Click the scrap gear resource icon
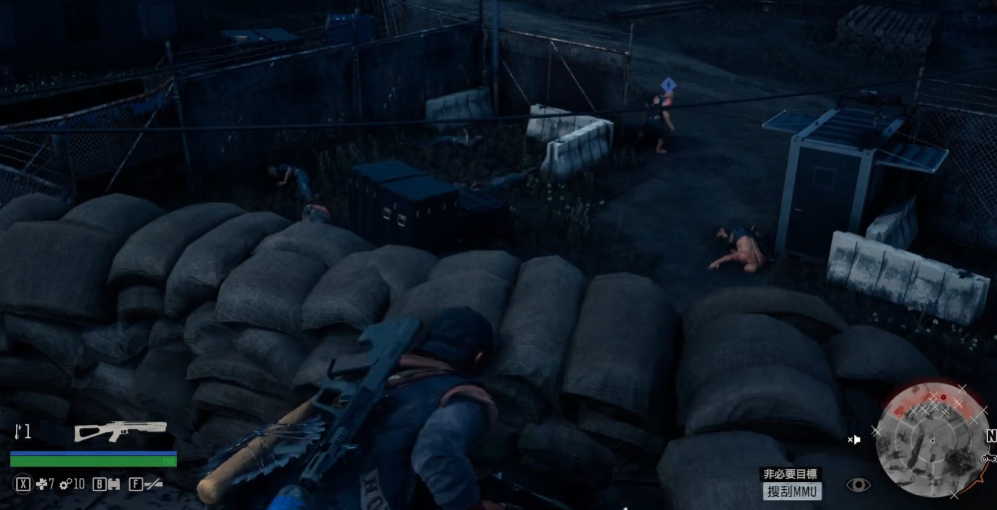The height and width of the screenshot is (510, 997). pos(66,485)
